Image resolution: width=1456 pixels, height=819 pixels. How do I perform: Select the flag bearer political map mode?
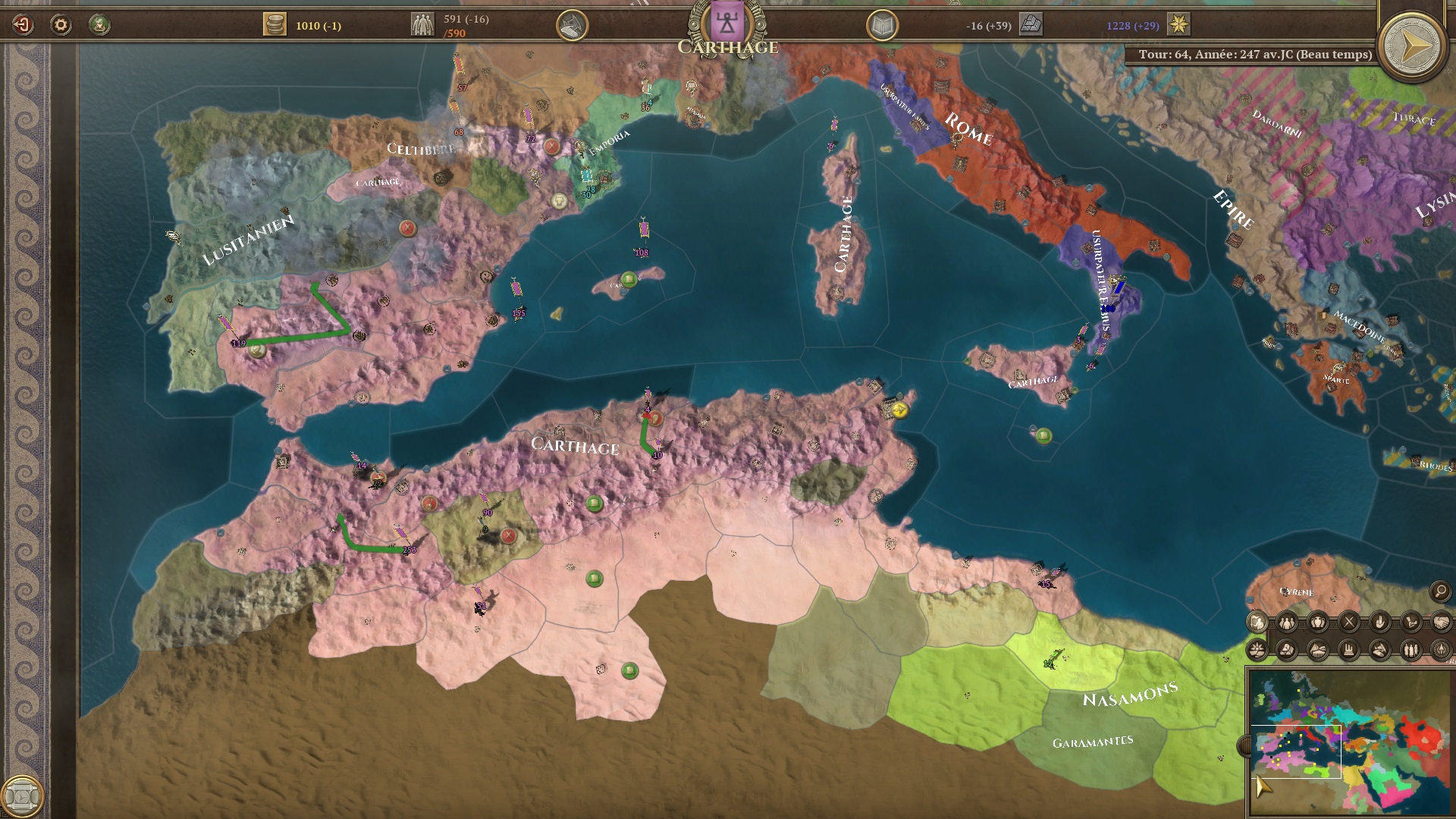pyautogui.click(x=1257, y=623)
